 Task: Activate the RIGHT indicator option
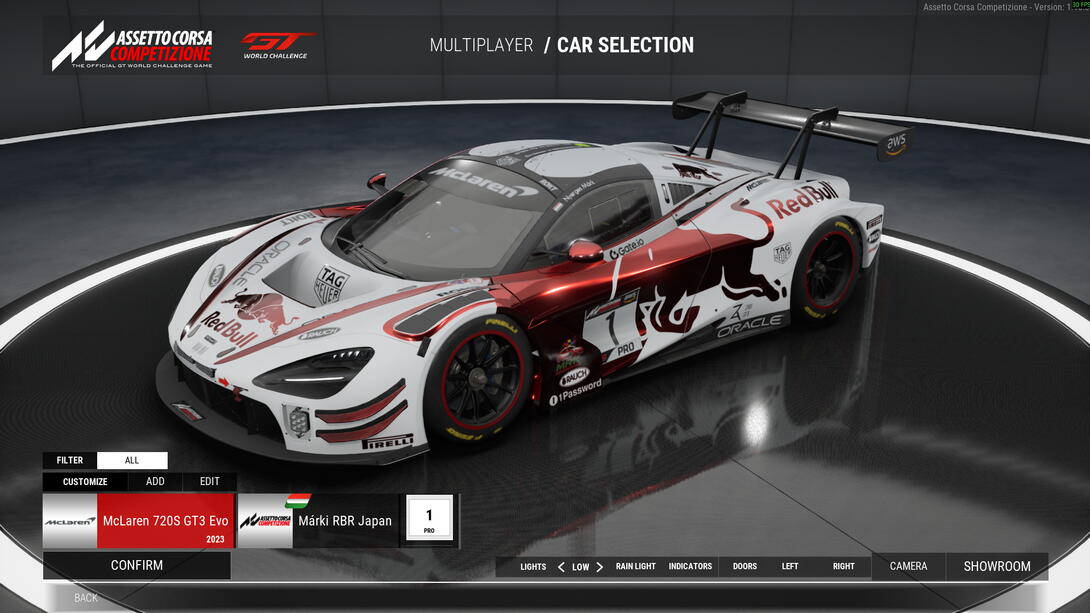[844, 566]
